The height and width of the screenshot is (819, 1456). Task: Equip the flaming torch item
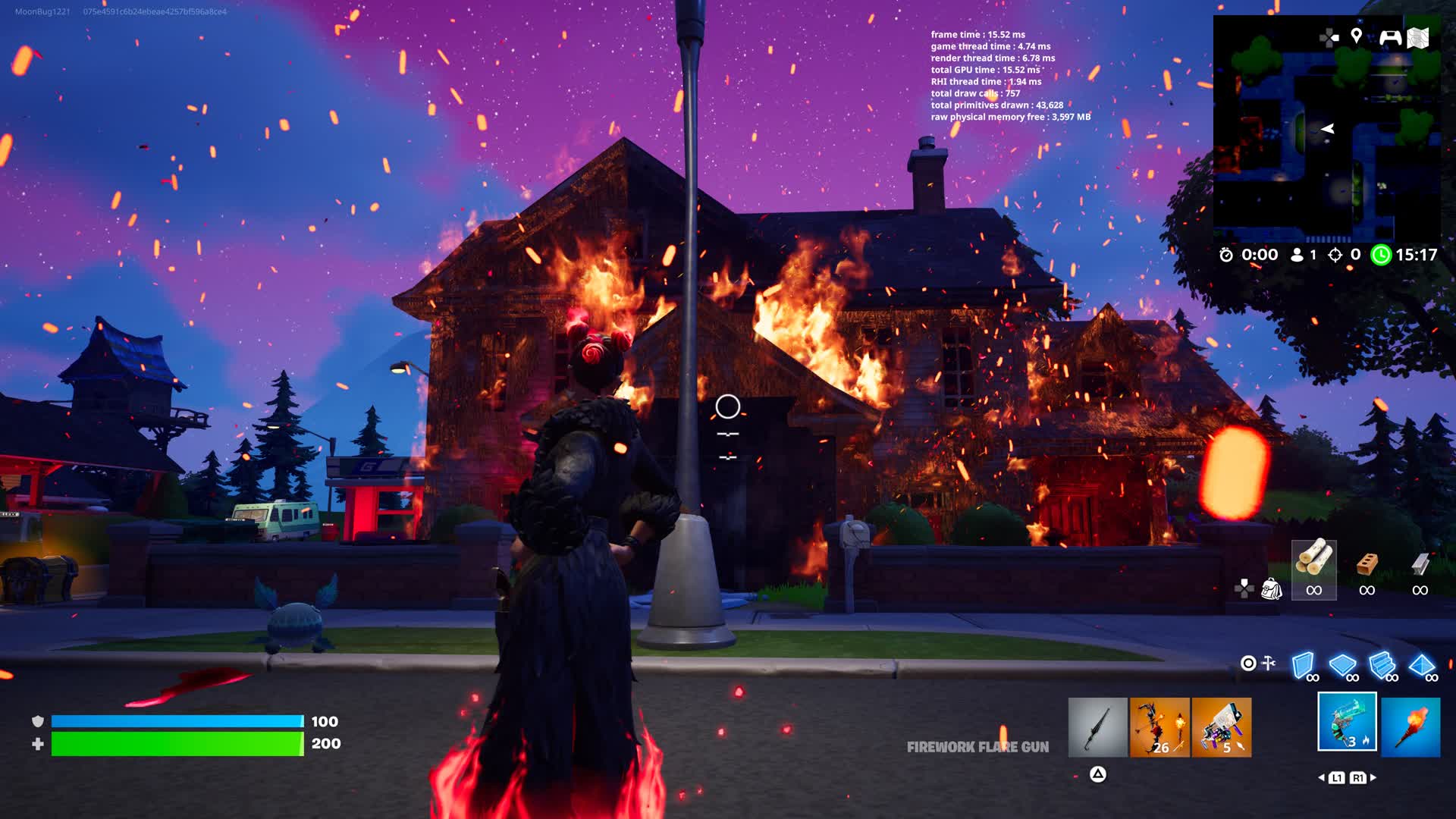1410,728
